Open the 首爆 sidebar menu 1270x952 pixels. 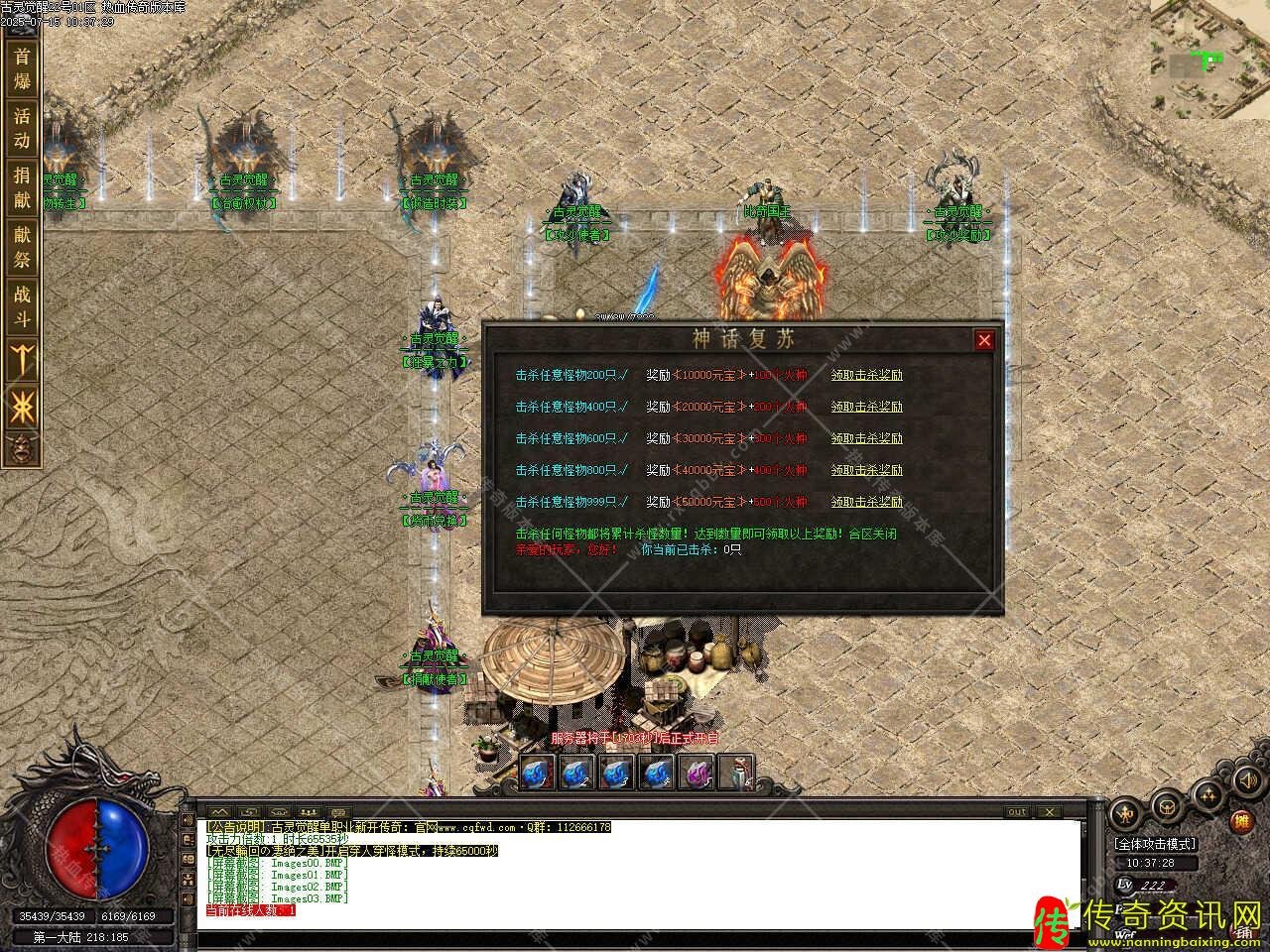coord(22,69)
